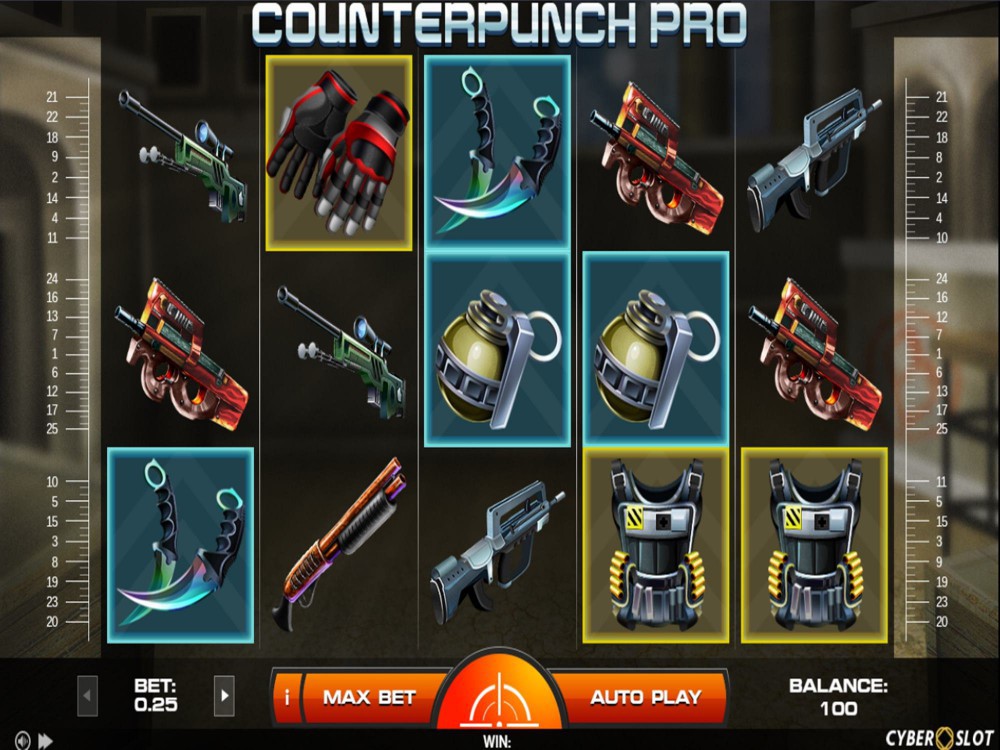
Task: Open the info paytable button
Action: pos(287,697)
